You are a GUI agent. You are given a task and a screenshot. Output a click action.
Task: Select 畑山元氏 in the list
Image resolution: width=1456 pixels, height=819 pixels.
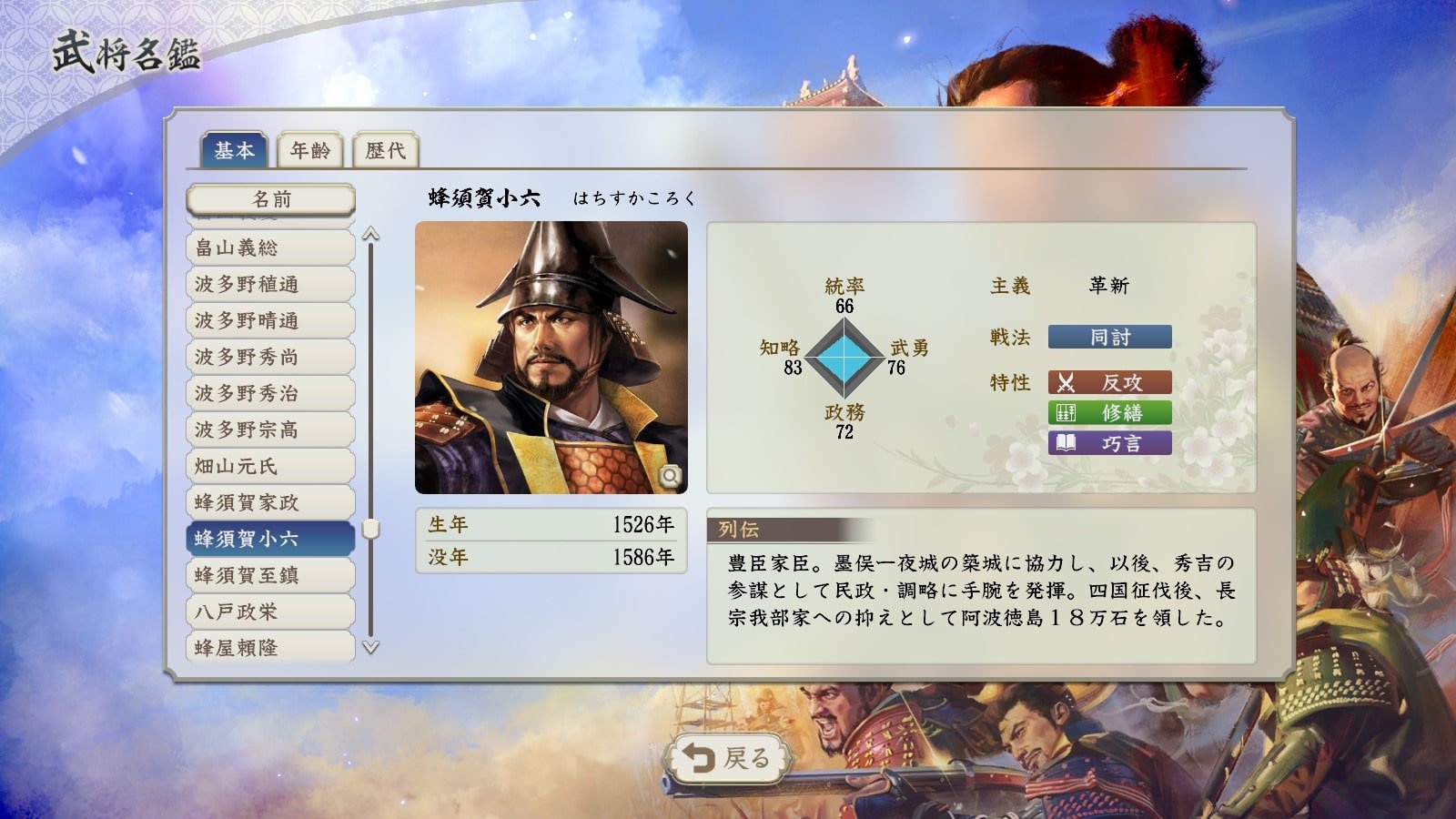(x=270, y=466)
